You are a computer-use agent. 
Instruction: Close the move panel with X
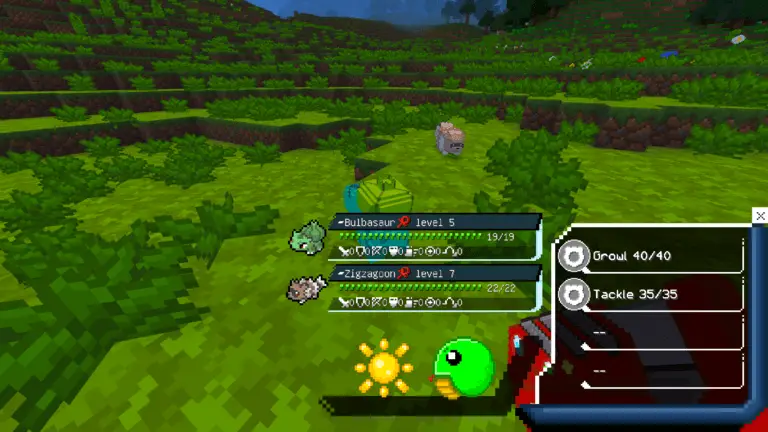[x=760, y=216]
